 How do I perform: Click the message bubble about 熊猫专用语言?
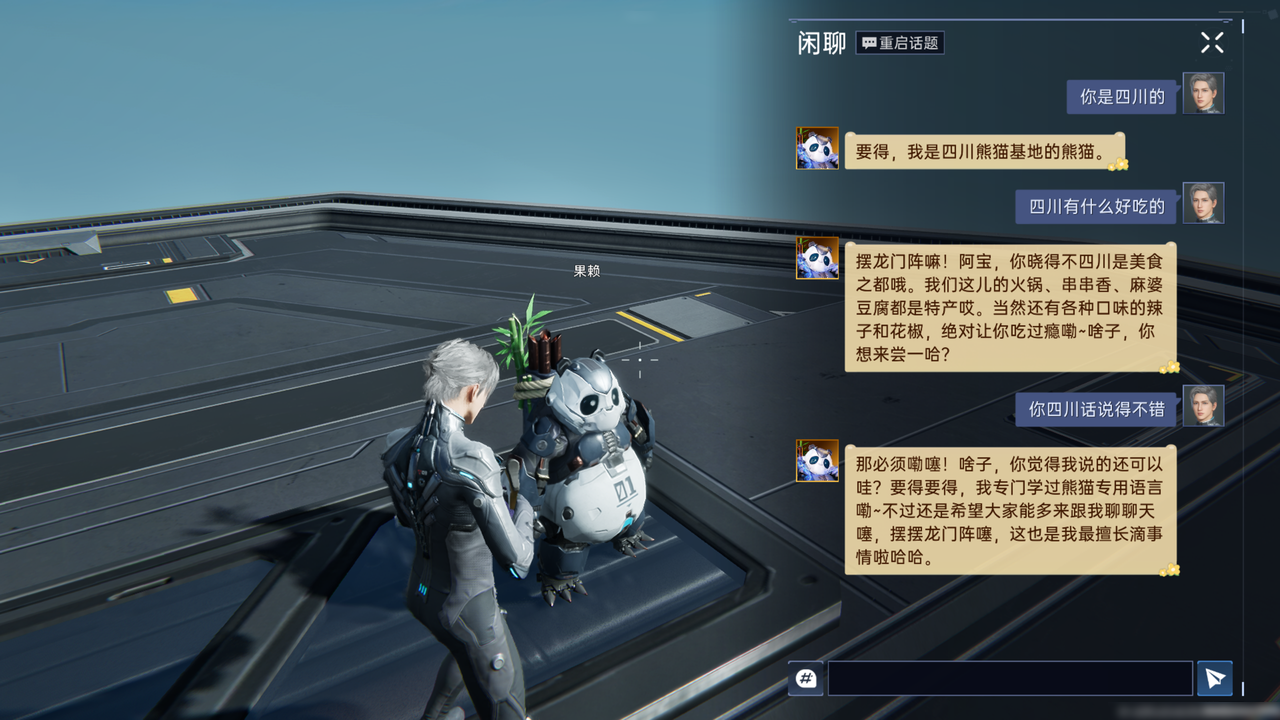pyautogui.click(x=1010, y=510)
